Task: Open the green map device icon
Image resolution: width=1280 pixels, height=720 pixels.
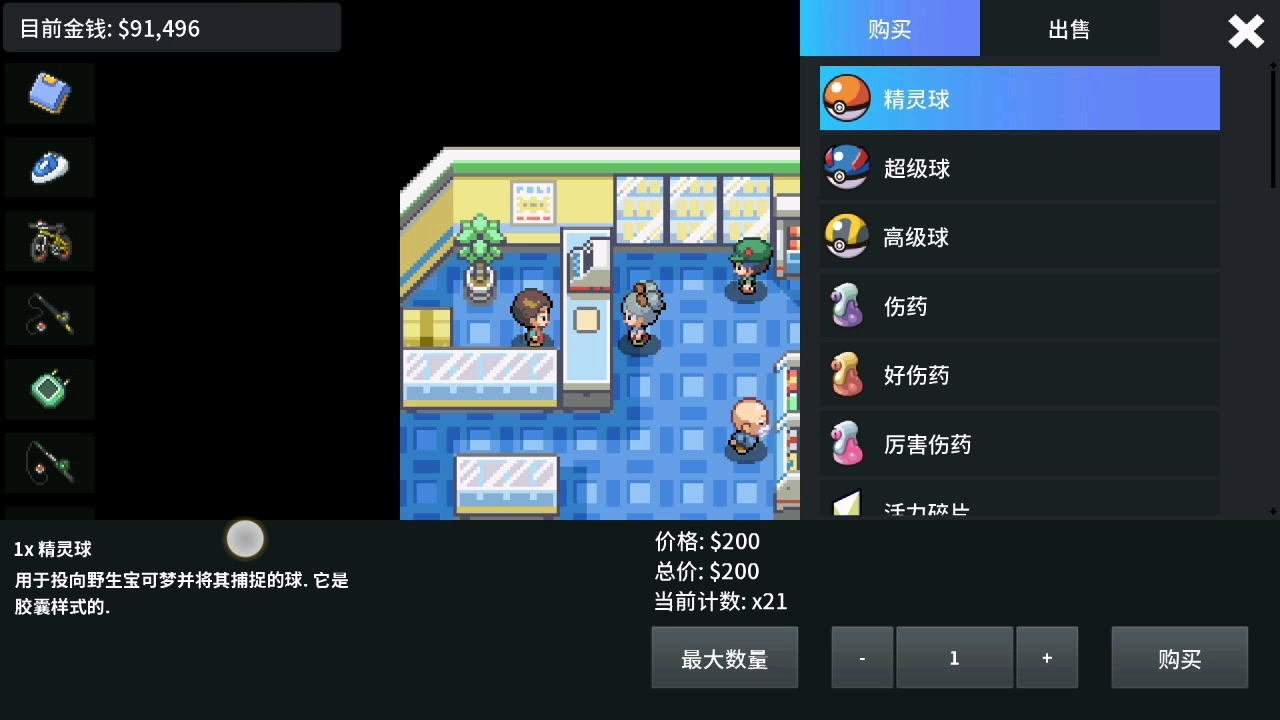Action: tap(49, 389)
